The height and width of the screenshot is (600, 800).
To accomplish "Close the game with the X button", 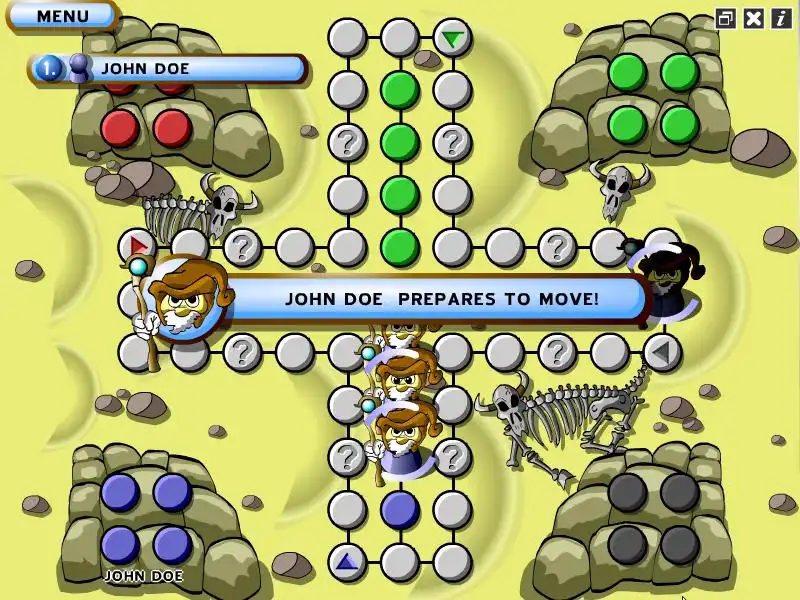I will pyautogui.click(x=754, y=18).
